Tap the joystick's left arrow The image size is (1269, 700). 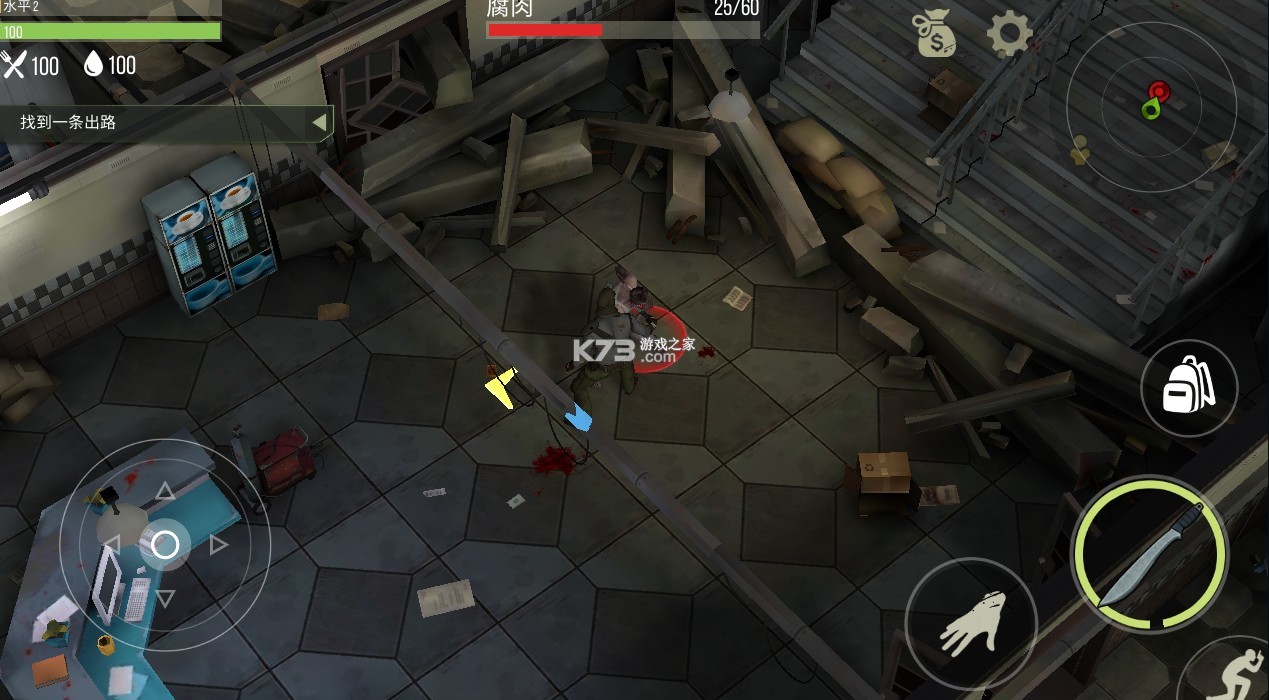click(112, 545)
